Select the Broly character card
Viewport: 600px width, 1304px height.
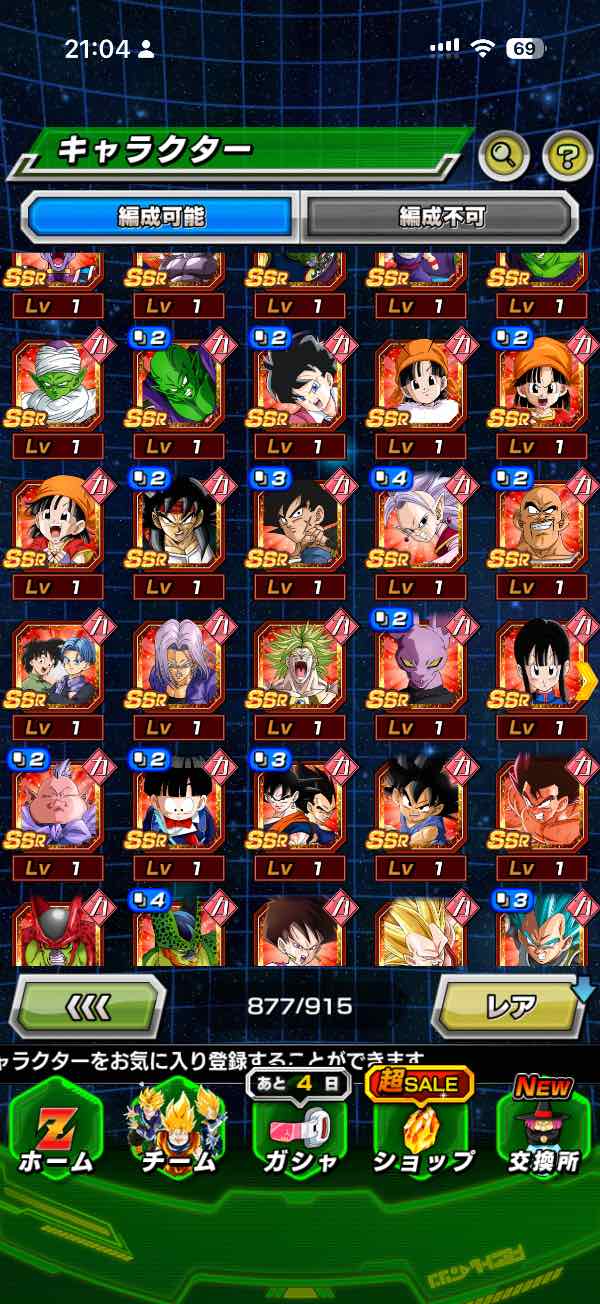(x=300, y=665)
